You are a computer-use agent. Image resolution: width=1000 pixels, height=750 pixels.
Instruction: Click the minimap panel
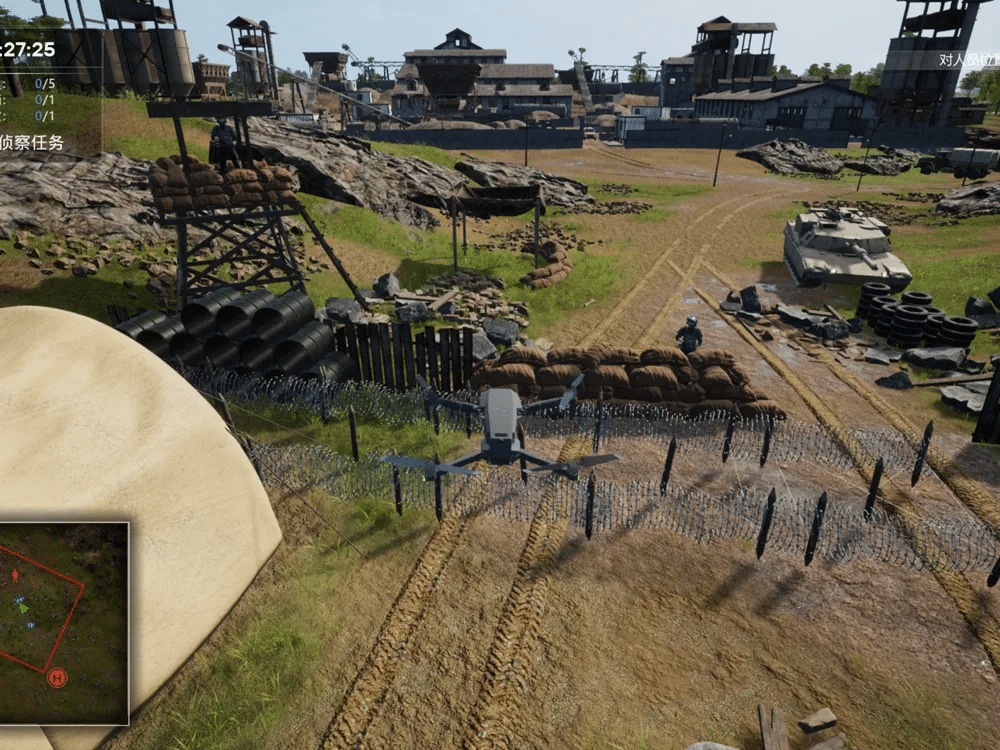point(64,622)
